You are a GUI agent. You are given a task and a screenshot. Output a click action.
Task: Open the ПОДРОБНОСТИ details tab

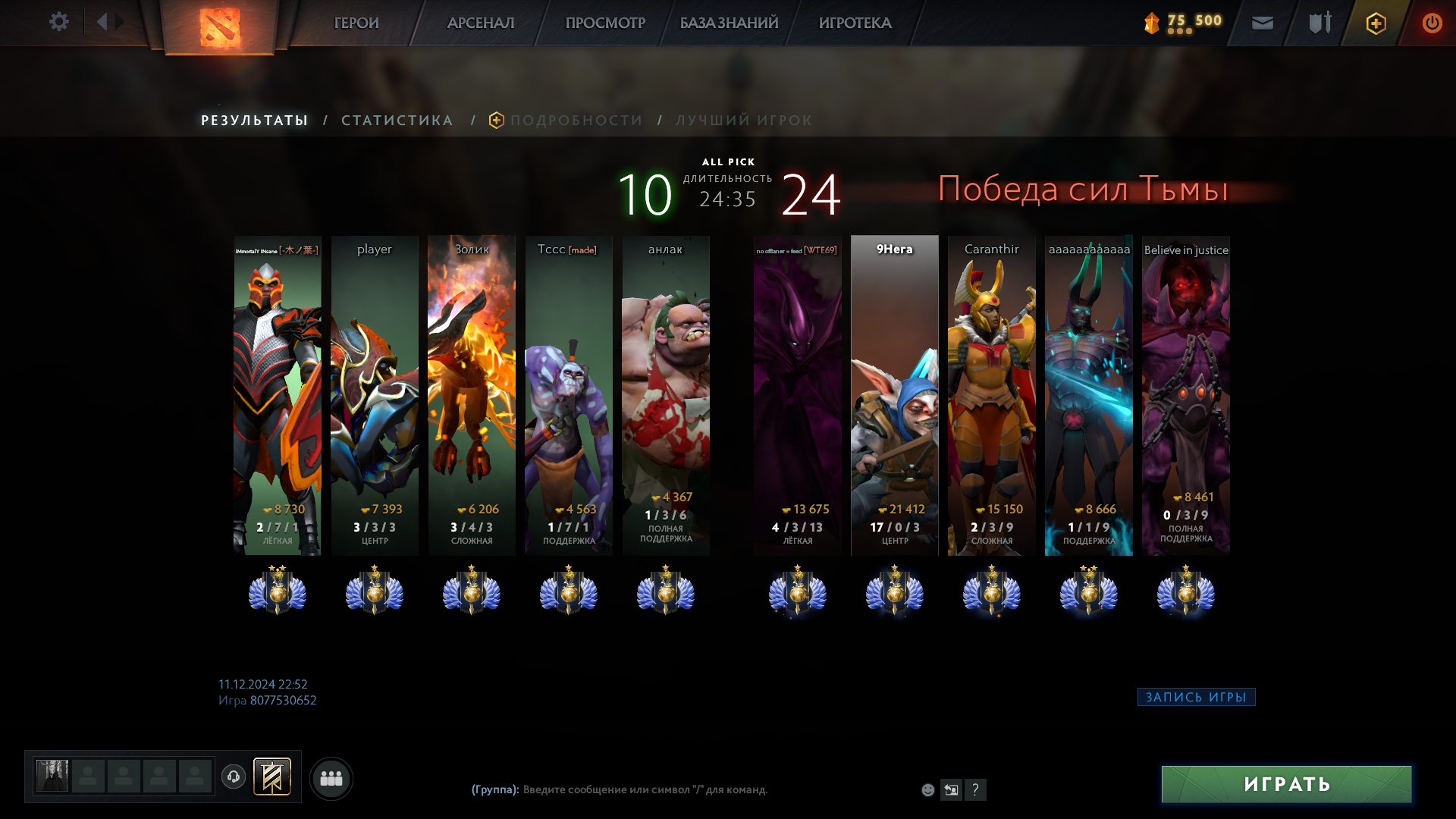pyautogui.click(x=576, y=121)
